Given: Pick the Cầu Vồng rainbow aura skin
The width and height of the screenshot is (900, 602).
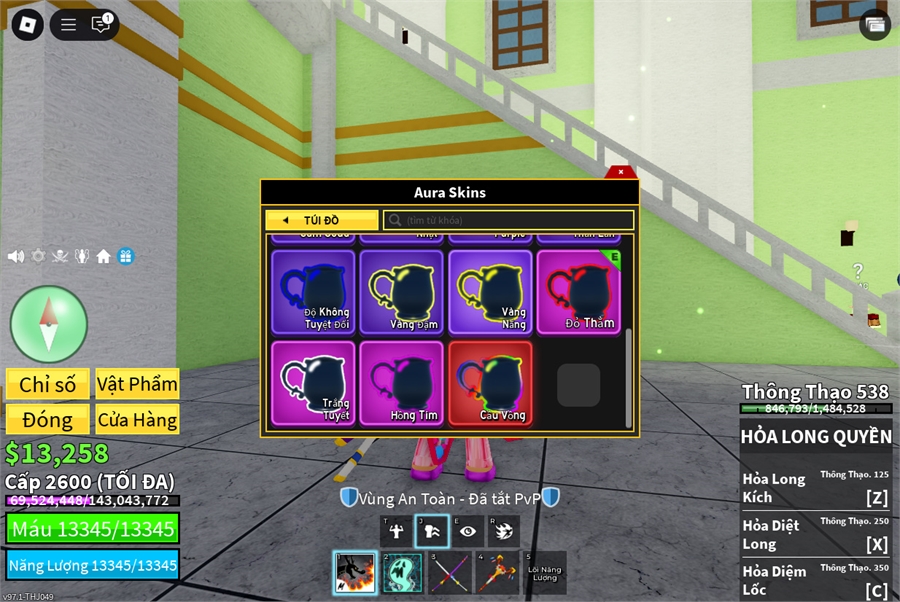Looking at the screenshot, I should [490, 383].
